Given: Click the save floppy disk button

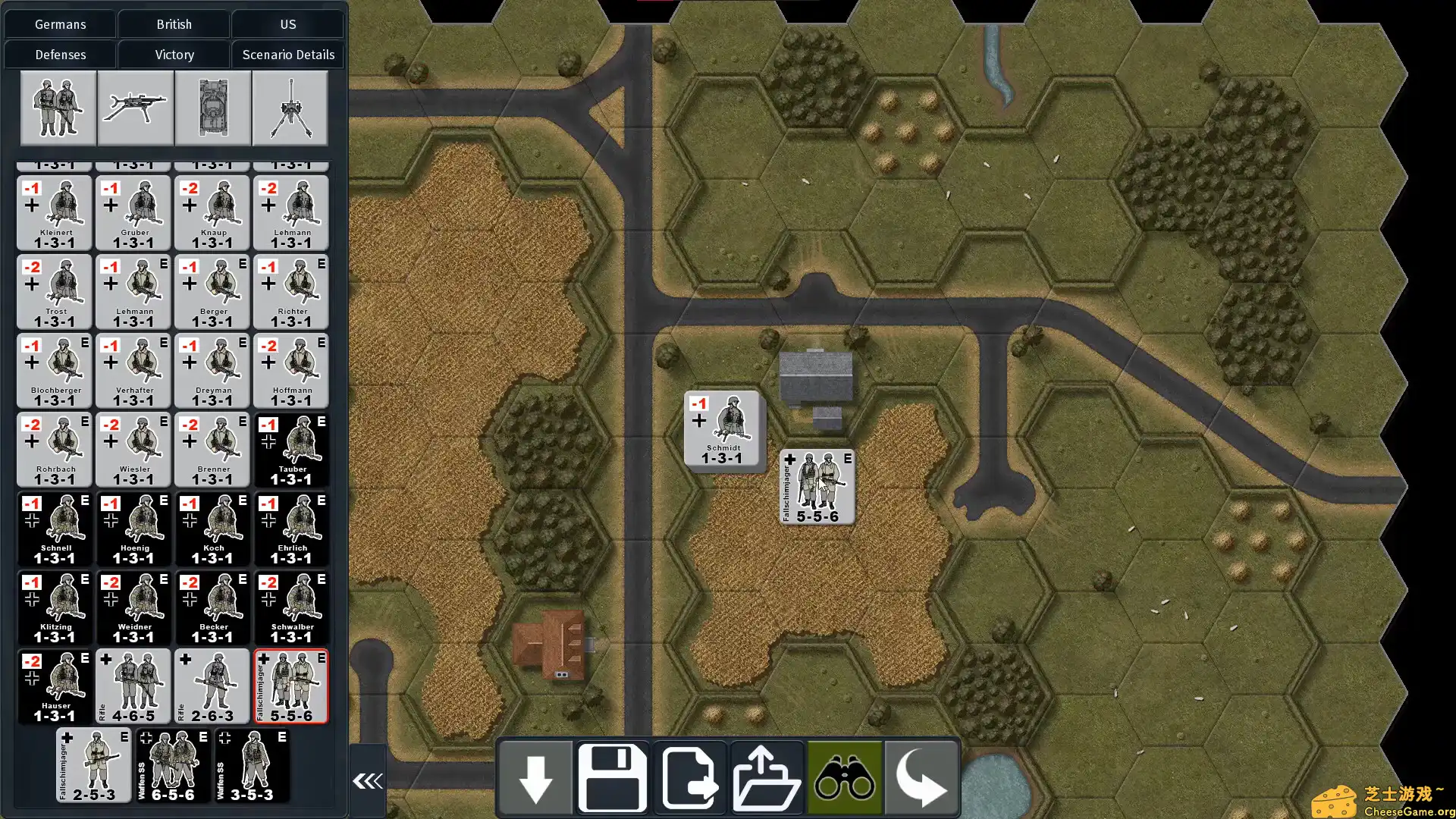Looking at the screenshot, I should coord(613,778).
